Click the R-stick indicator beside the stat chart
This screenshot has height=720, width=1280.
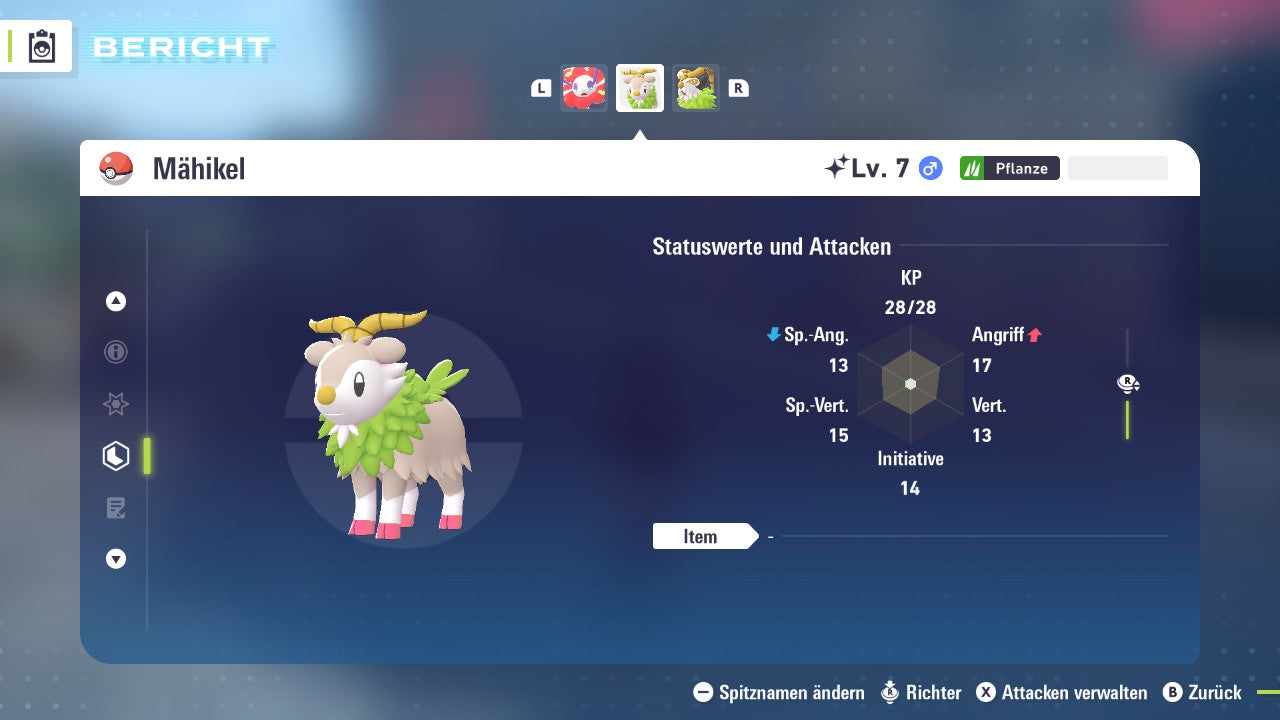click(1127, 383)
